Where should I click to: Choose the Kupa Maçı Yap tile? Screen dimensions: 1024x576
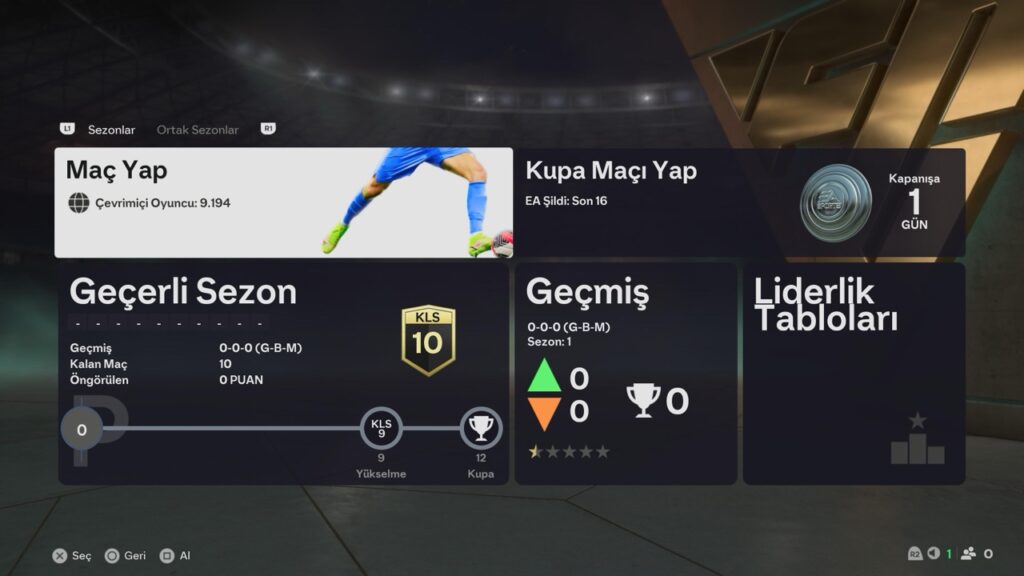pos(739,203)
